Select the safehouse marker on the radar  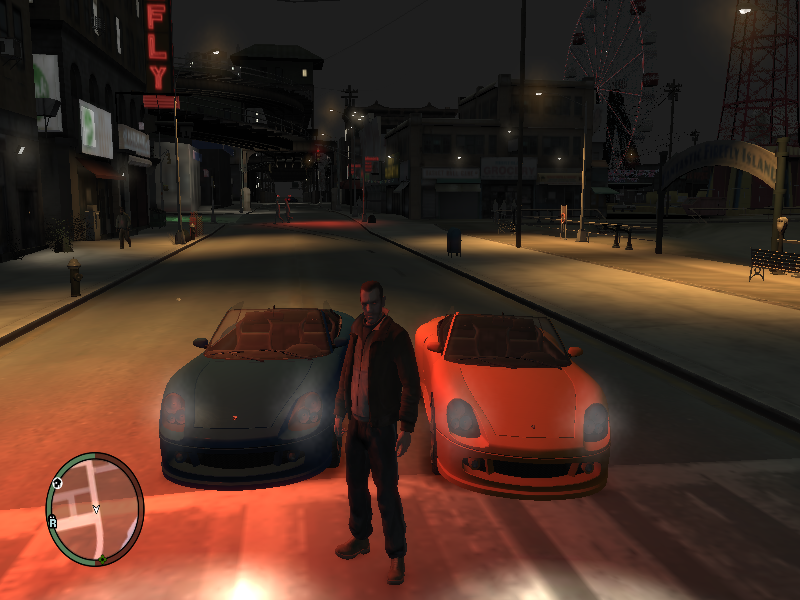coord(58,483)
